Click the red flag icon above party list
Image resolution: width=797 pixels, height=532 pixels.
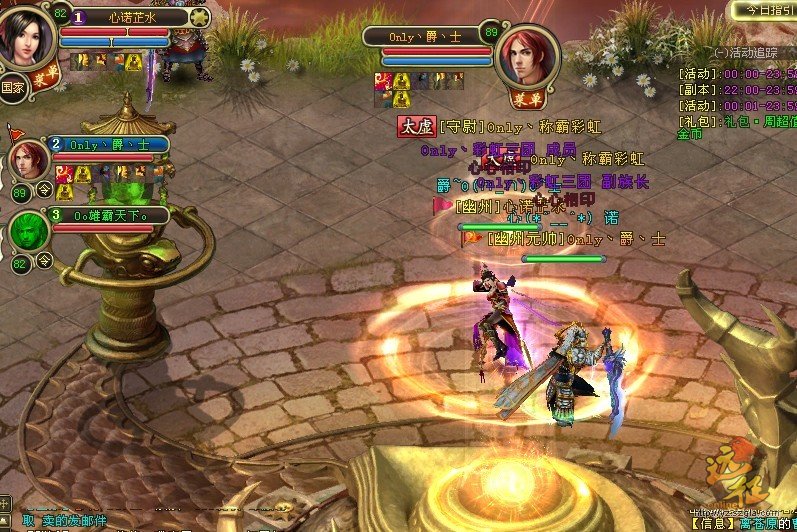point(14,132)
